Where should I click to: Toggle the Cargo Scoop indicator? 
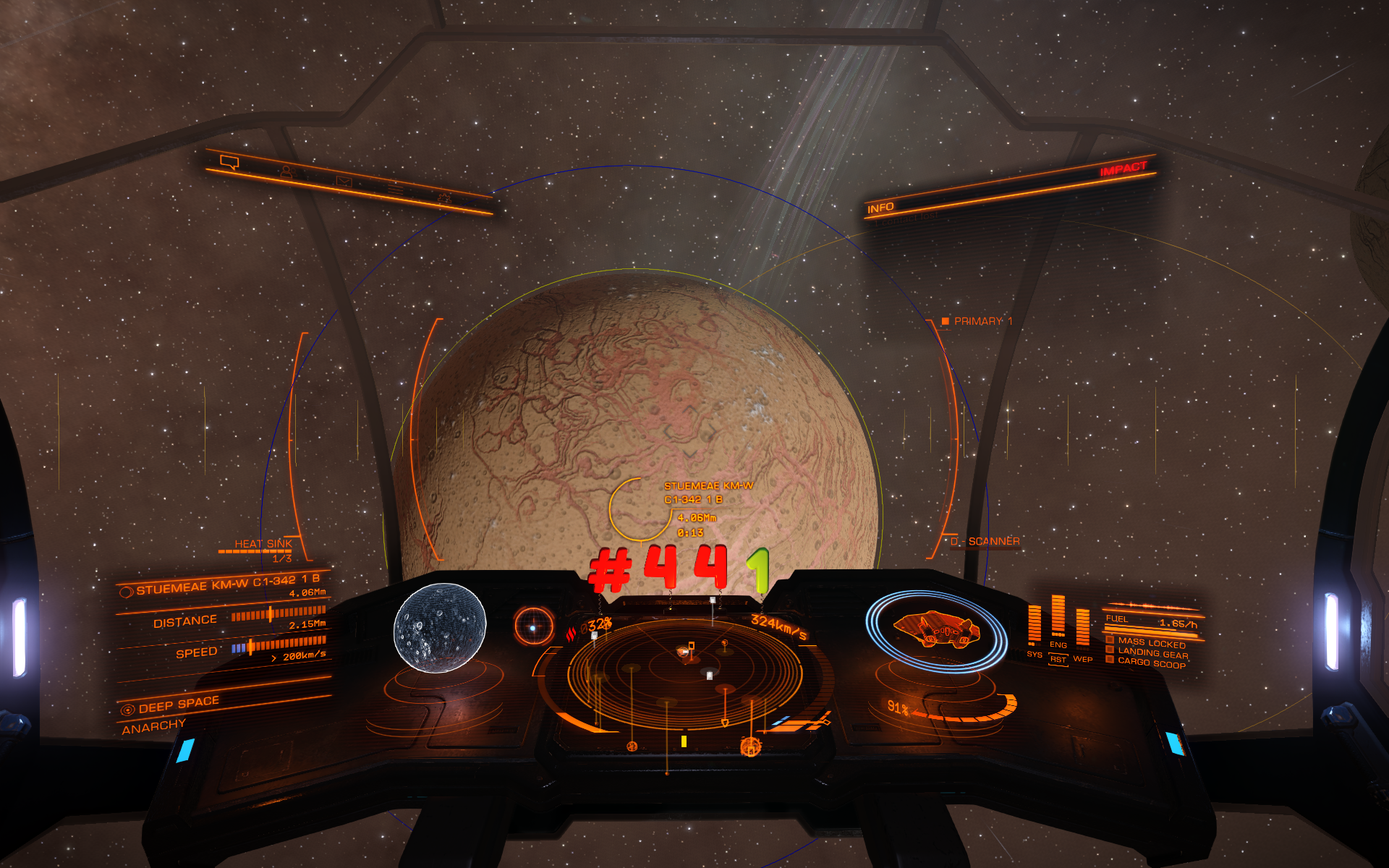tap(1151, 663)
